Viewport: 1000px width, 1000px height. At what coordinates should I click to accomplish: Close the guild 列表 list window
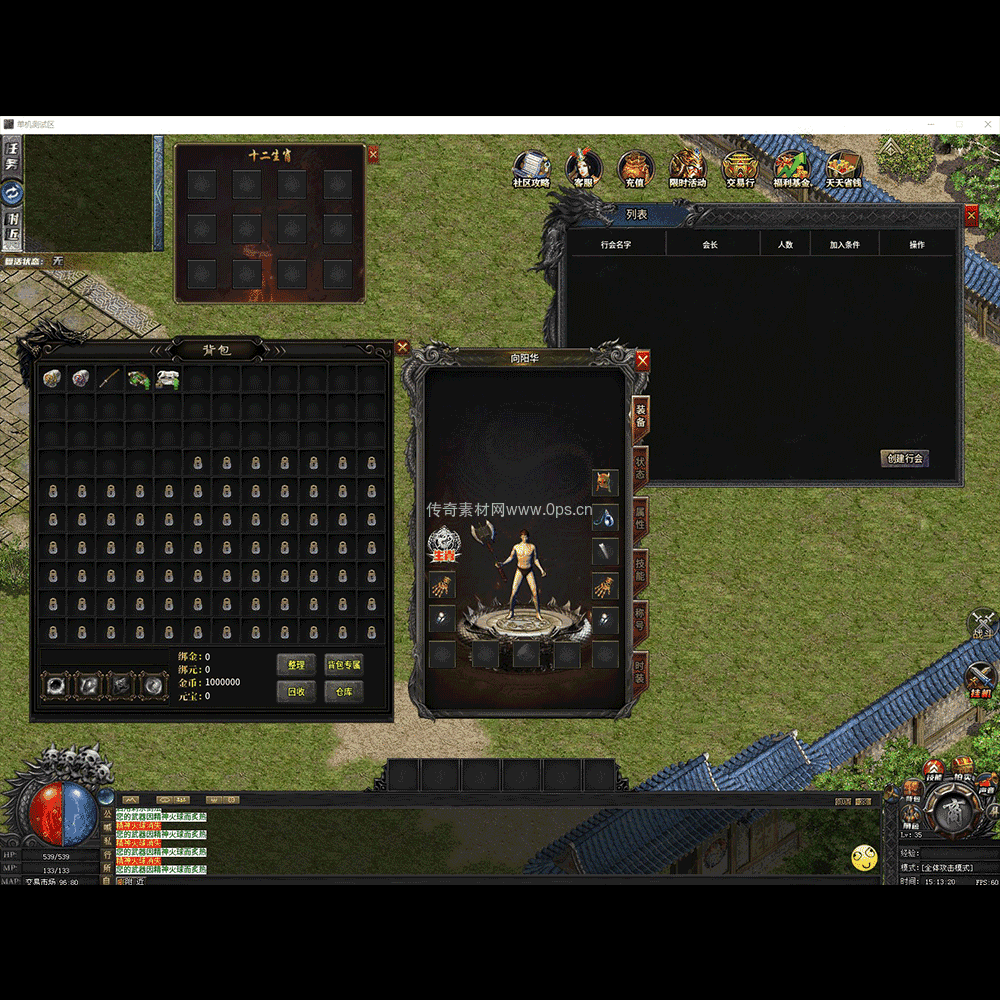(x=971, y=215)
